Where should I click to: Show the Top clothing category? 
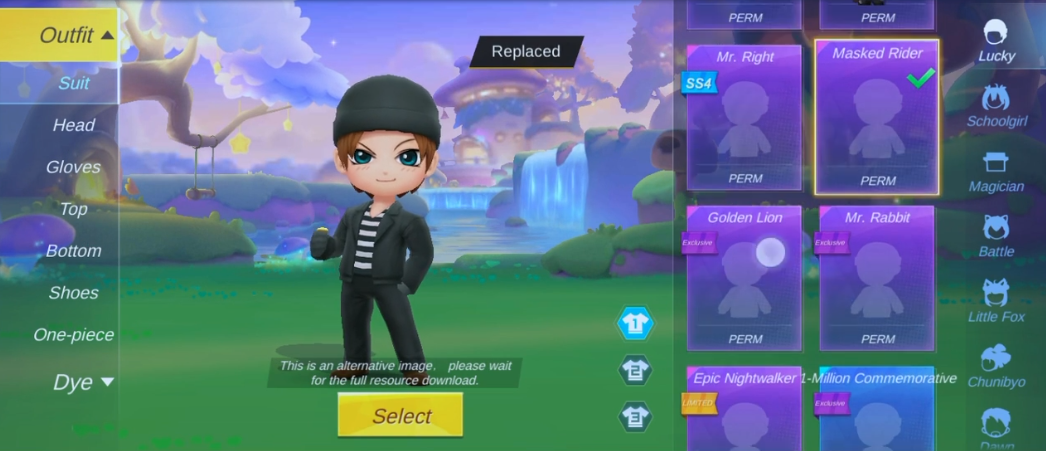(73, 209)
